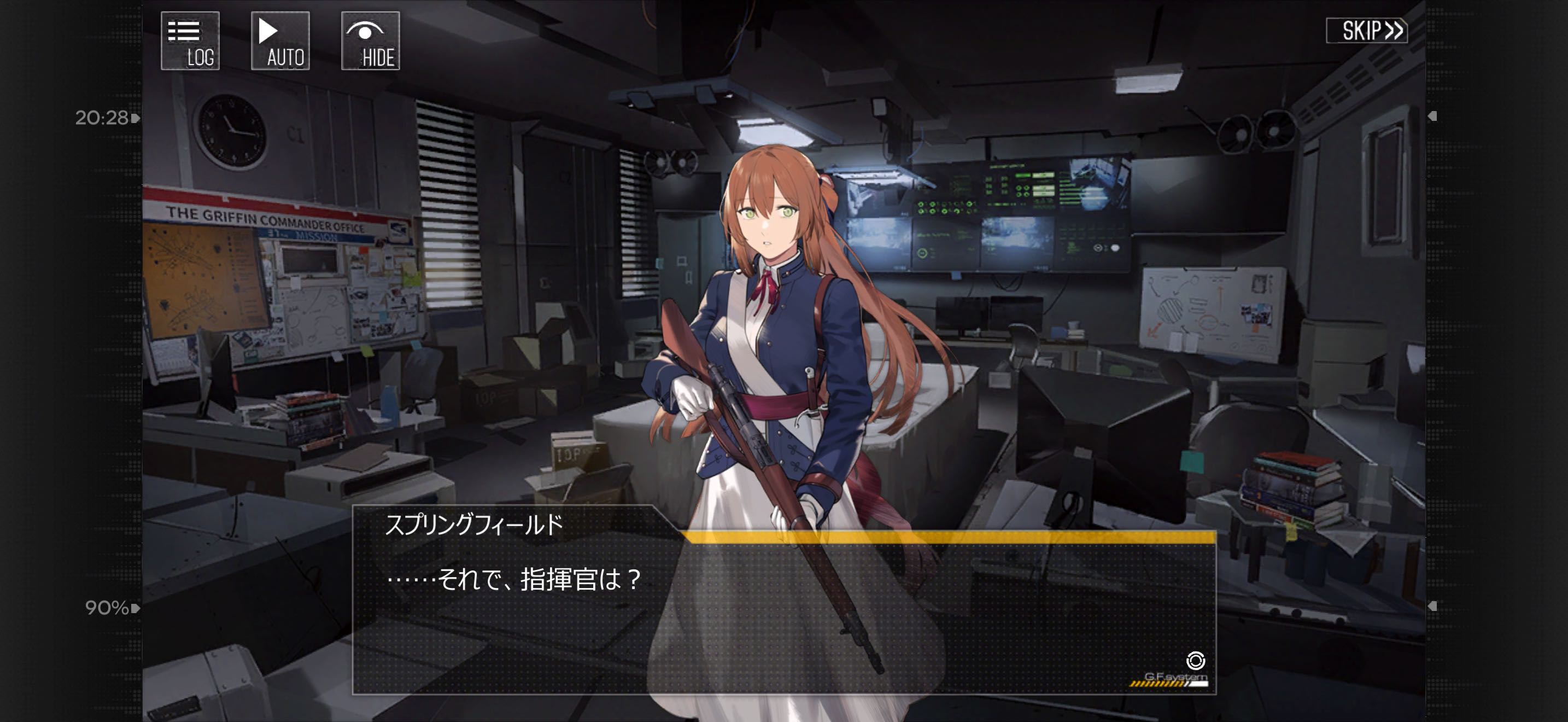Open the dialogue LOG

[190, 41]
